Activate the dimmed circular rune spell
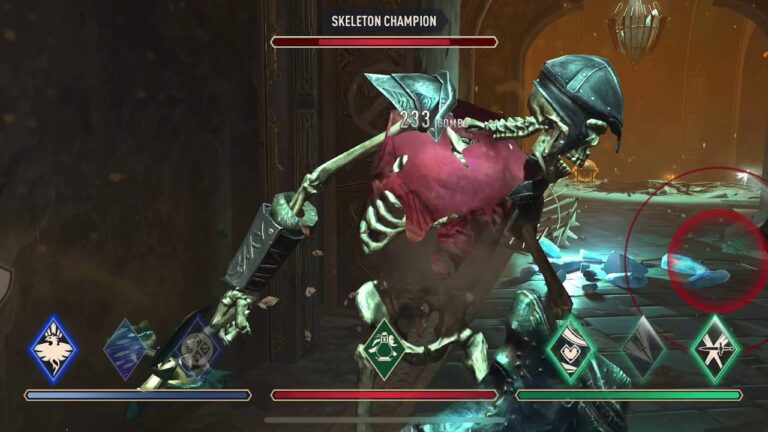This screenshot has height=432, width=768. tap(196, 350)
